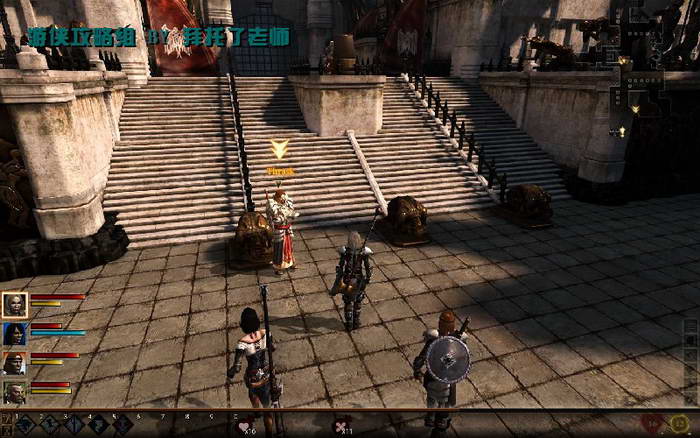
Task: Select the bearded companion's portrait
Action: [15, 392]
